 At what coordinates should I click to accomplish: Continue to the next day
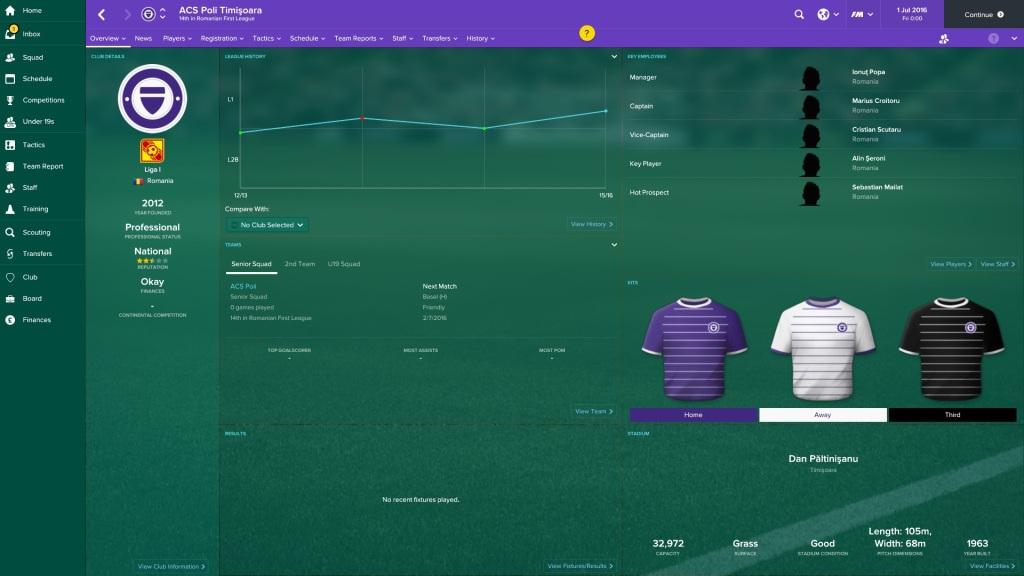[x=983, y=15]
